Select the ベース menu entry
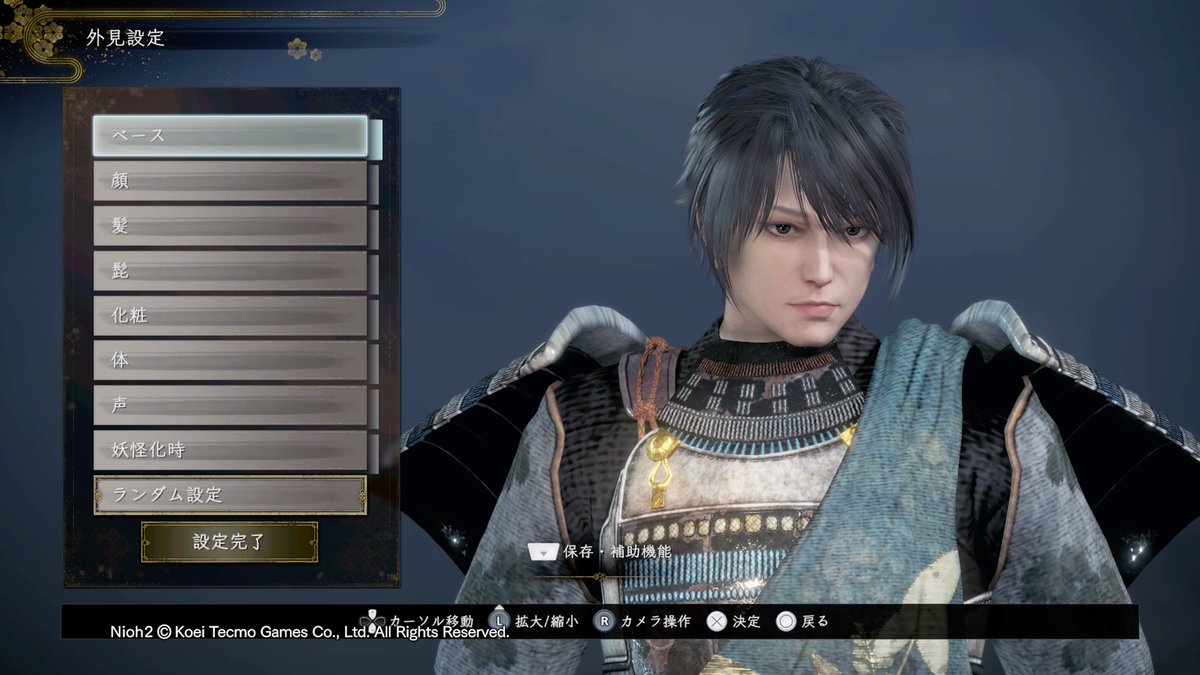 (231, 136)
